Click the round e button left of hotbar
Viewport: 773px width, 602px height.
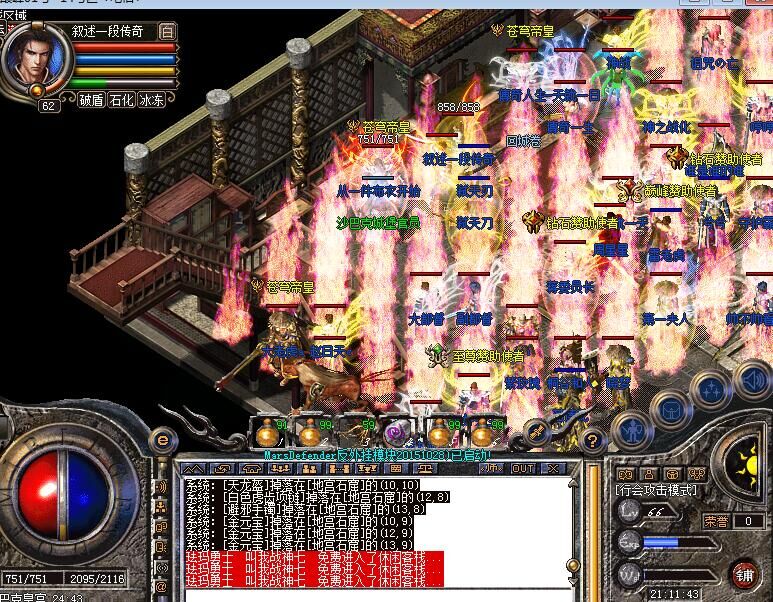click(x=162, y=439)
